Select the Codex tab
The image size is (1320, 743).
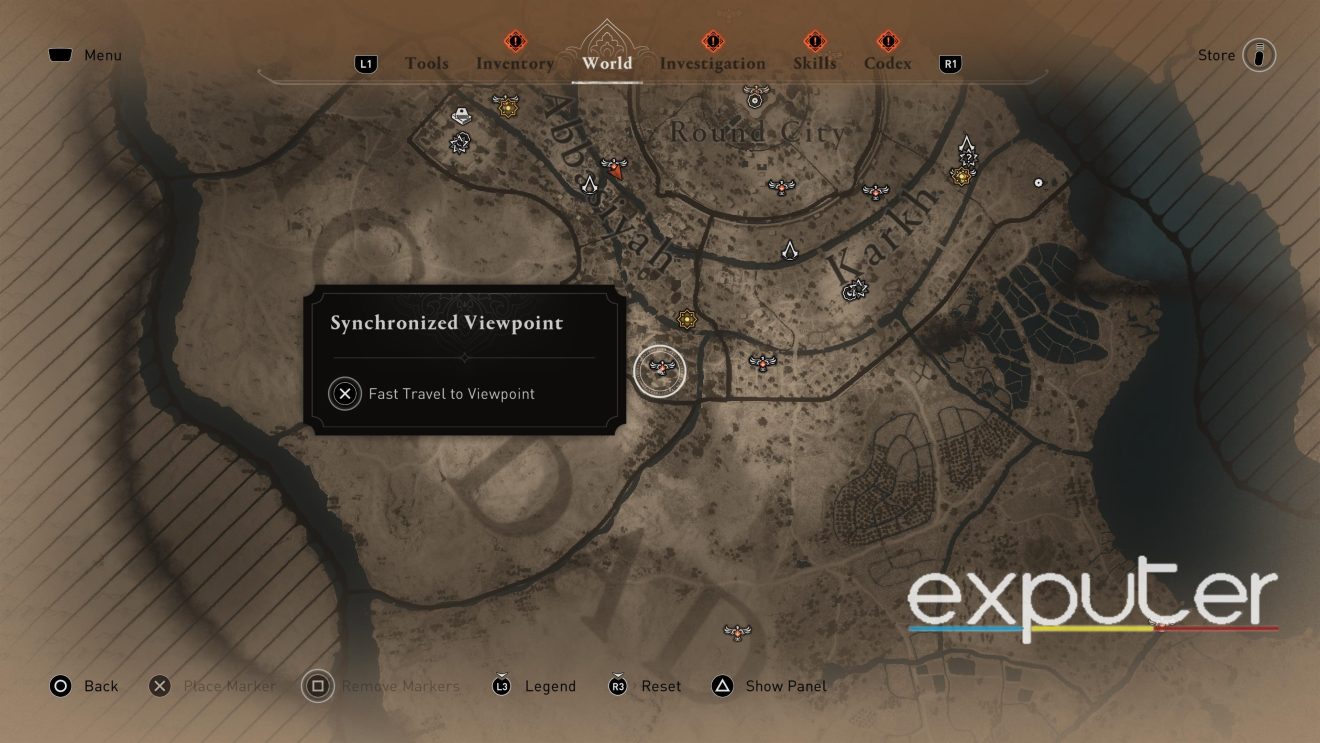[x=886, y=63]
